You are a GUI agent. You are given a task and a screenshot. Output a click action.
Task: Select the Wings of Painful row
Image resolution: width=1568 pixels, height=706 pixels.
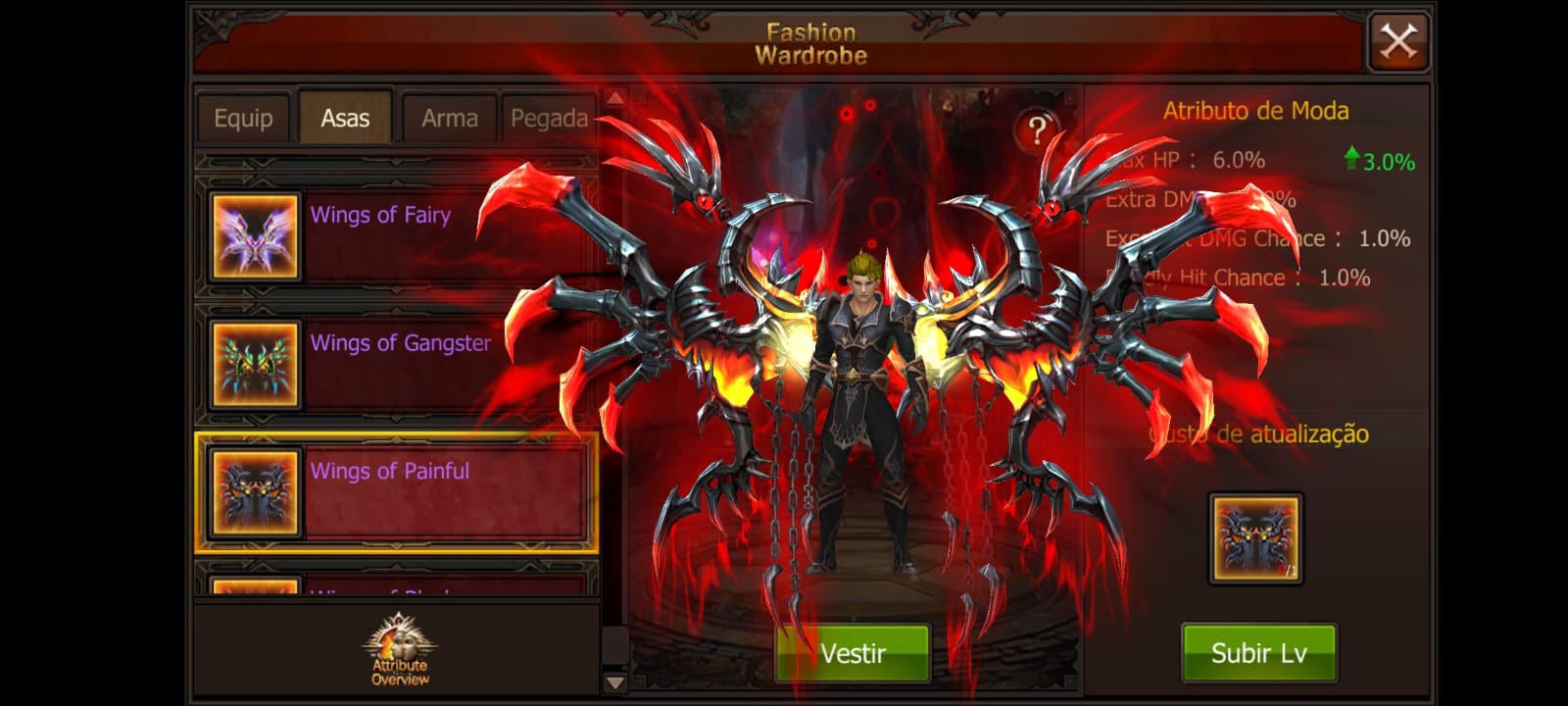396,492
